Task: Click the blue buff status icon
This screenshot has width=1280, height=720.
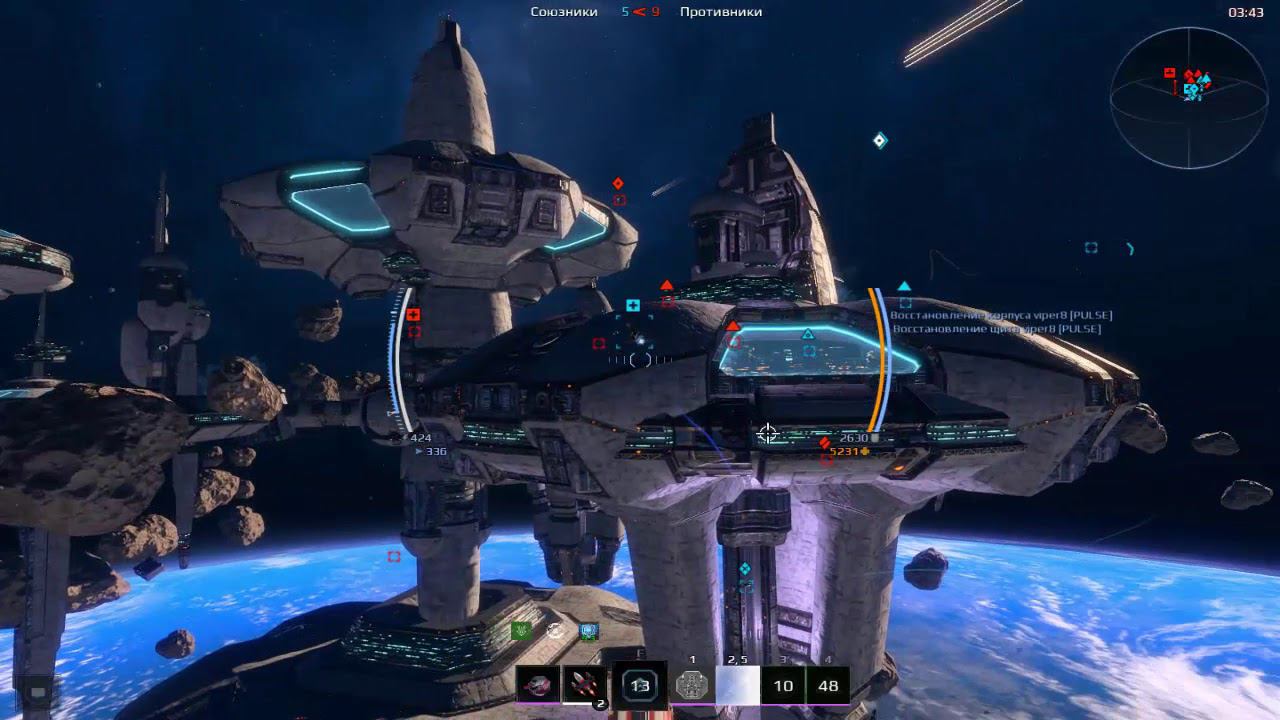Action: coord(589,631)
